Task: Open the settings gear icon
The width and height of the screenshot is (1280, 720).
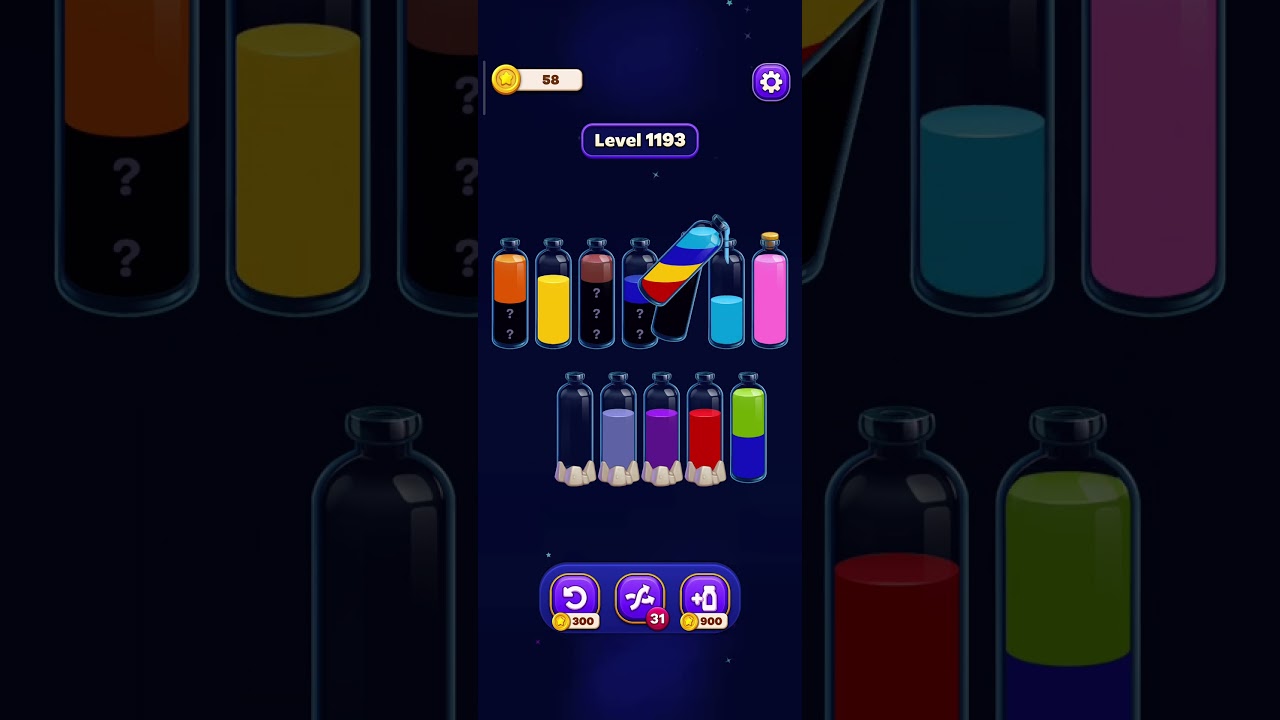Action: pyautogui.click(x=770, y=82)
